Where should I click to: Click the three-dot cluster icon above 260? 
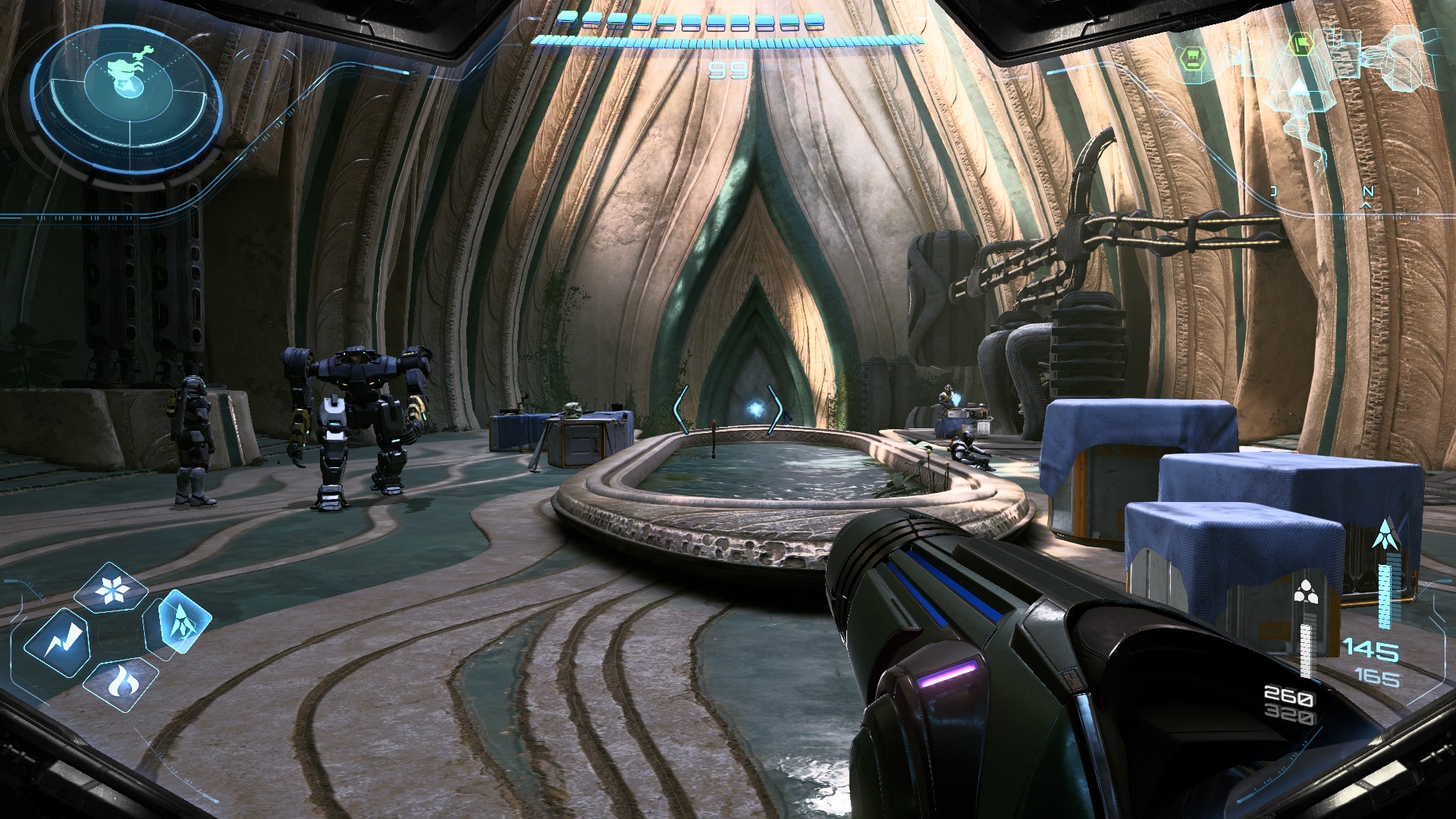pyautogui.click(x=1306, y=591)
